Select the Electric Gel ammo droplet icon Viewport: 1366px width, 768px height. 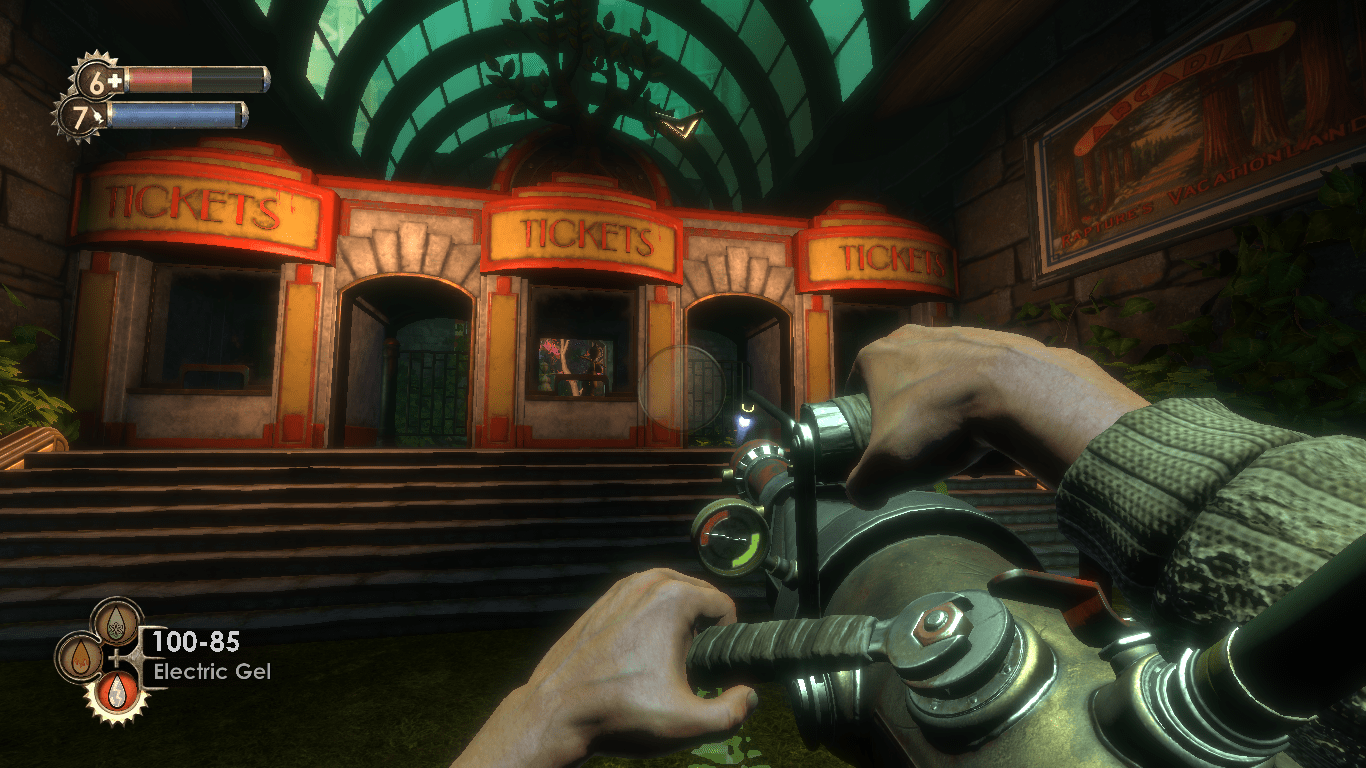point(117,692)
